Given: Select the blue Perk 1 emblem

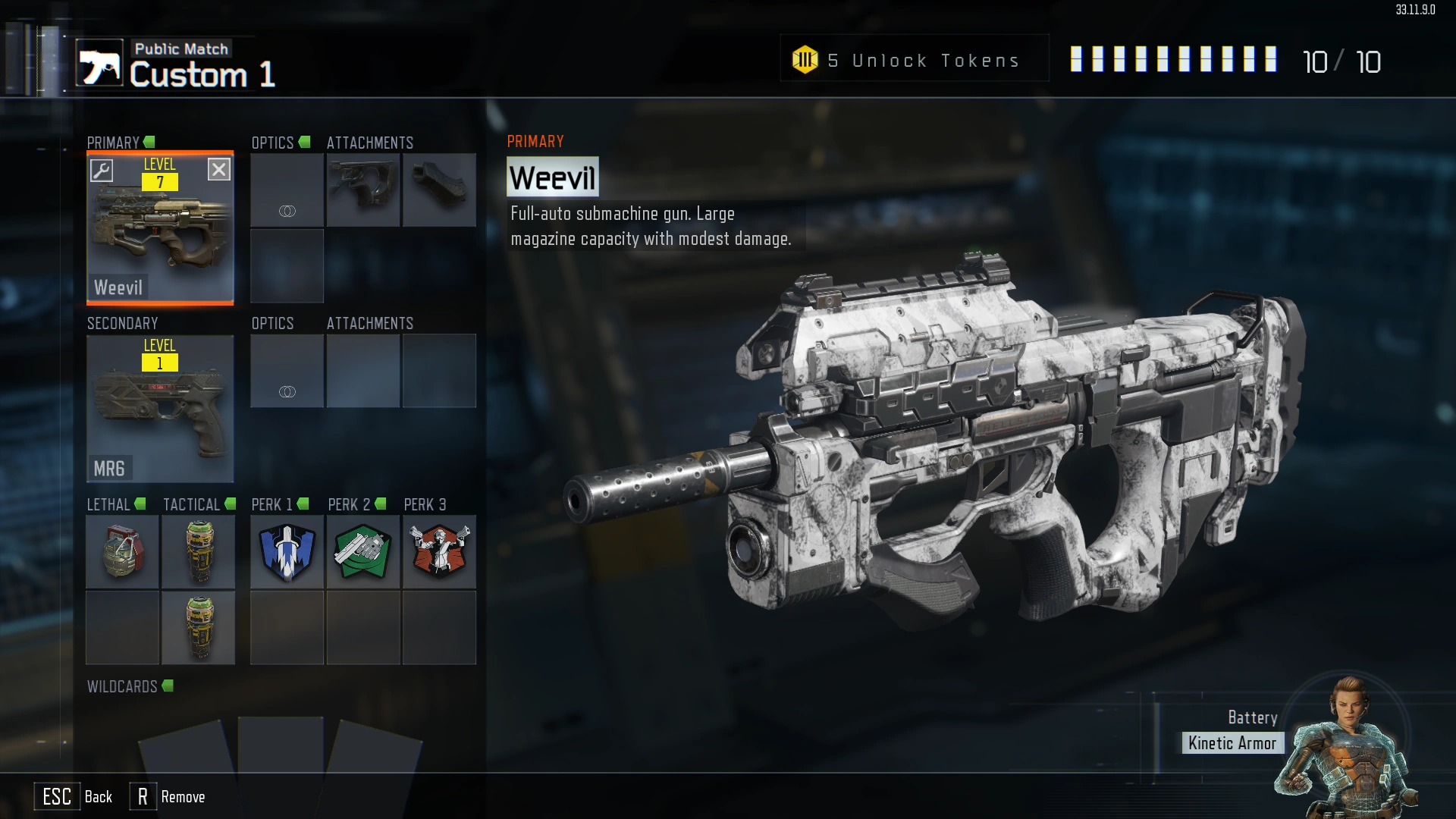Looking at the screenshot, I should [287, 551].
